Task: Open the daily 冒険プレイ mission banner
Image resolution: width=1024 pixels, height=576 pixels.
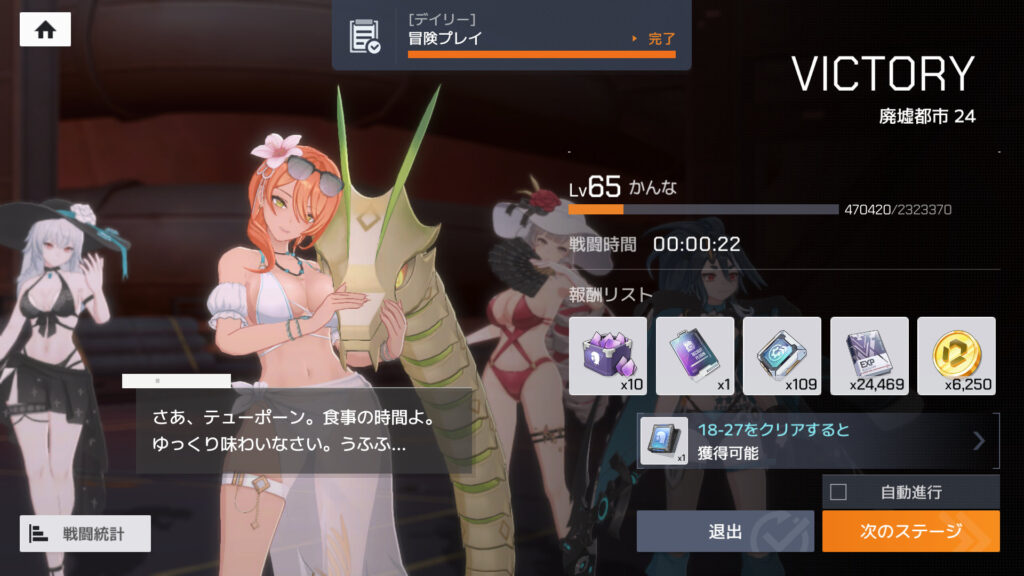Action: coord(511,36)
